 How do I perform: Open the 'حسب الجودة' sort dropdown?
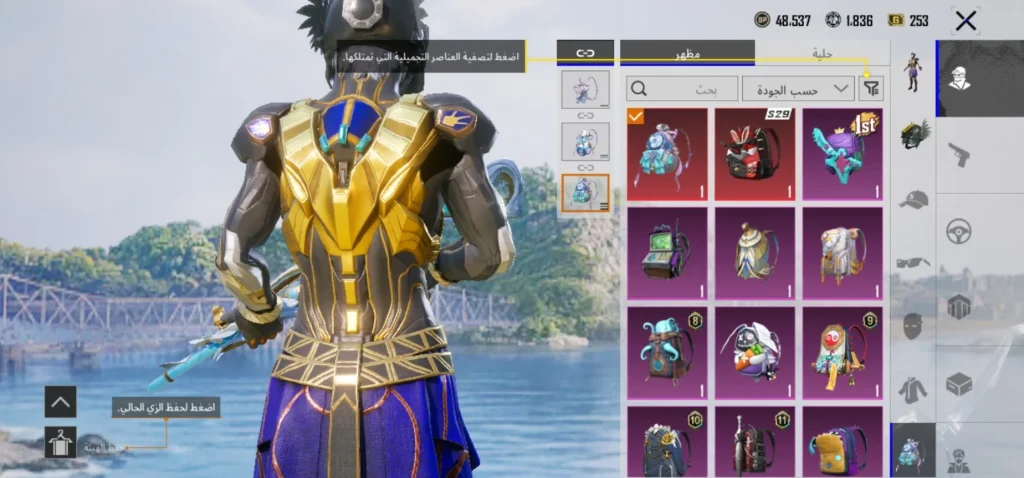point(797,89)
